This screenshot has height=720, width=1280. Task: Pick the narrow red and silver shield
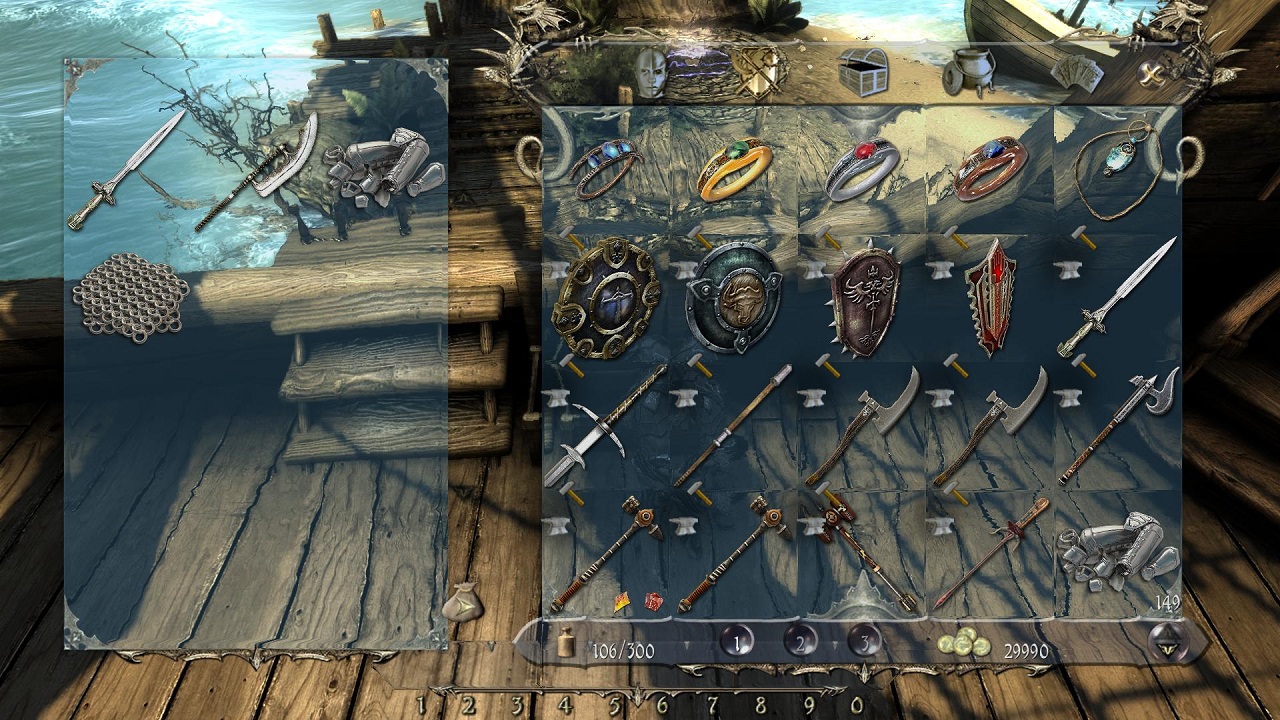click(x=990, y=297)
